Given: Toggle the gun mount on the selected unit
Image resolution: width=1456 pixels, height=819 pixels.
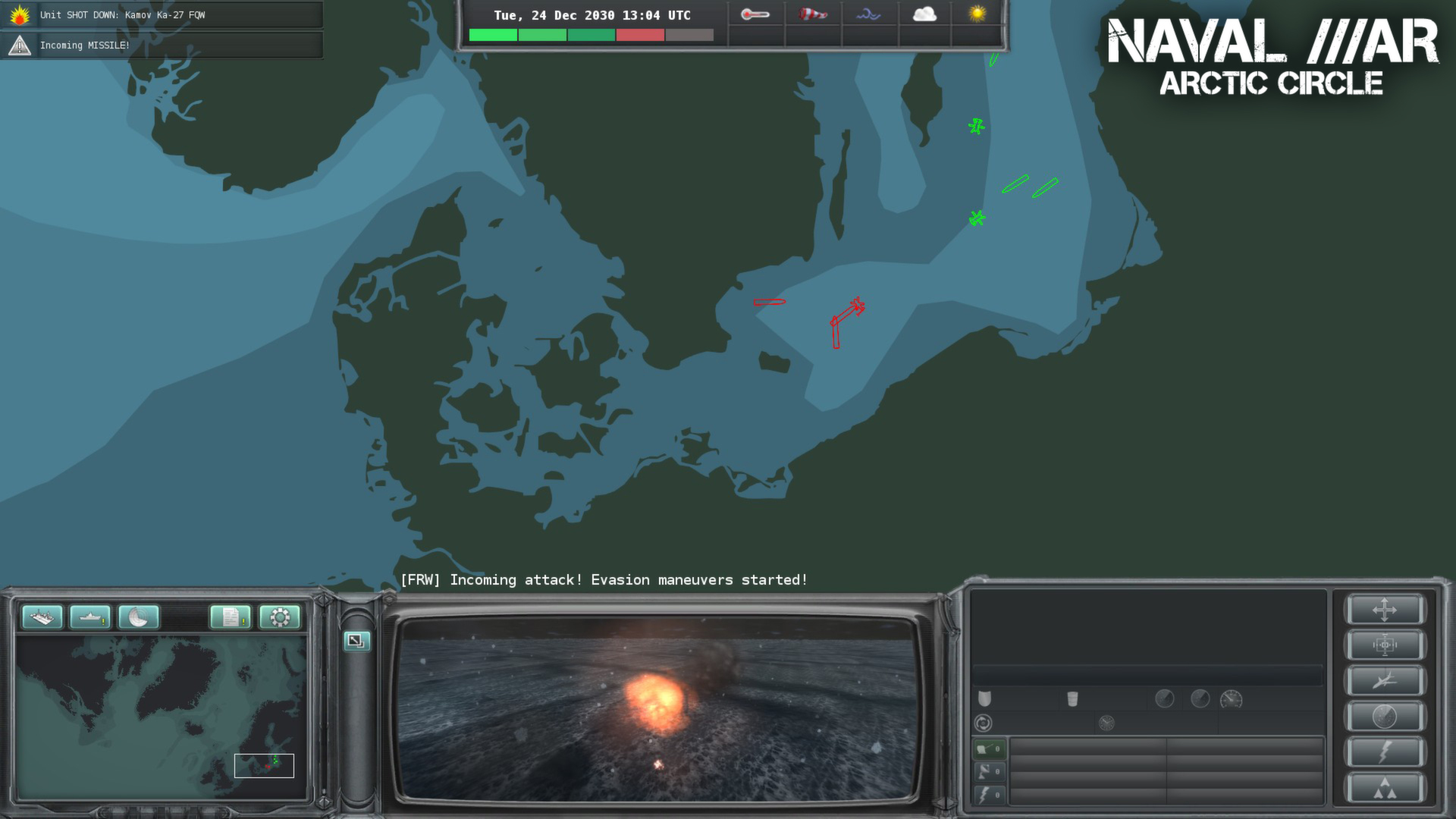Looking at the screenshot, I should pos(989,749).
